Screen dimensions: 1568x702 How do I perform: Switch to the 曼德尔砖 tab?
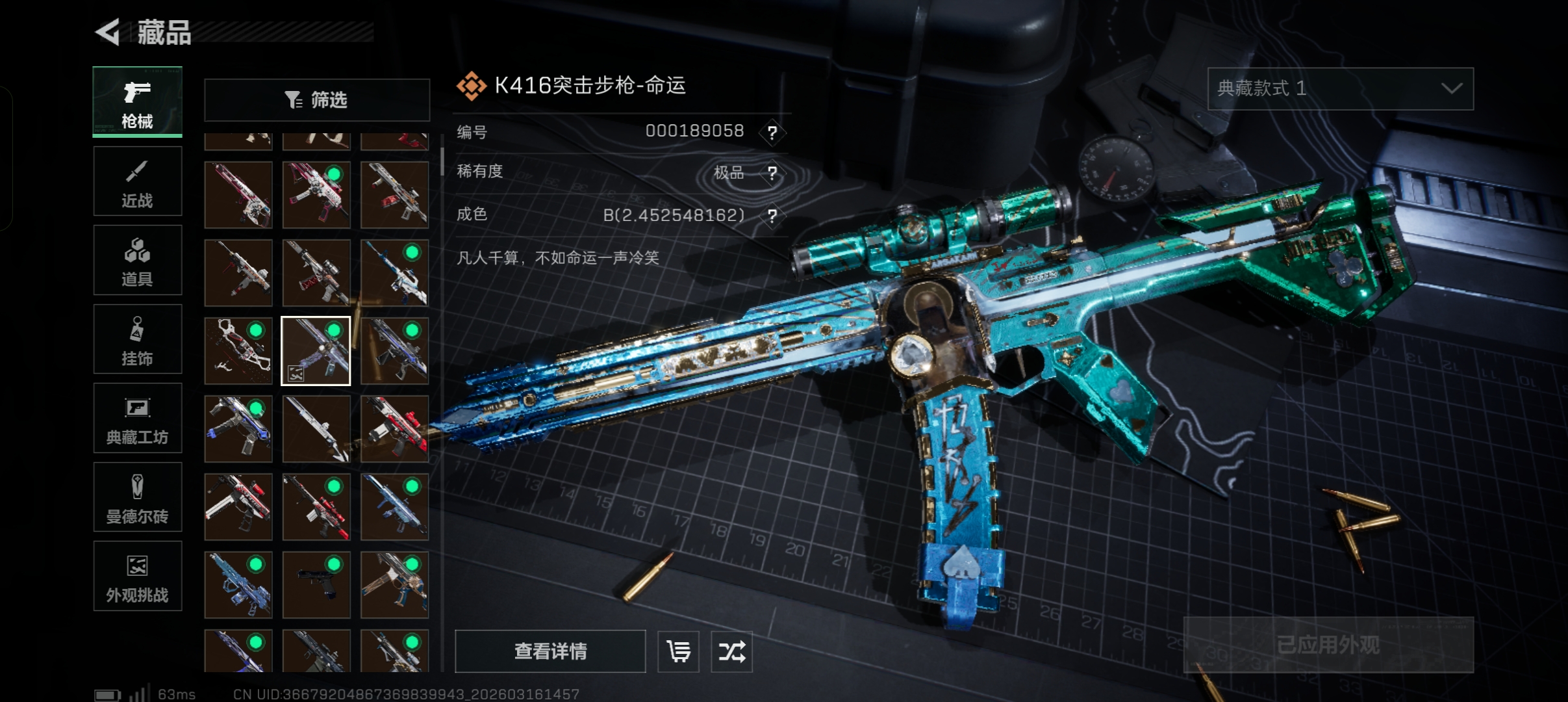[137, 497]
